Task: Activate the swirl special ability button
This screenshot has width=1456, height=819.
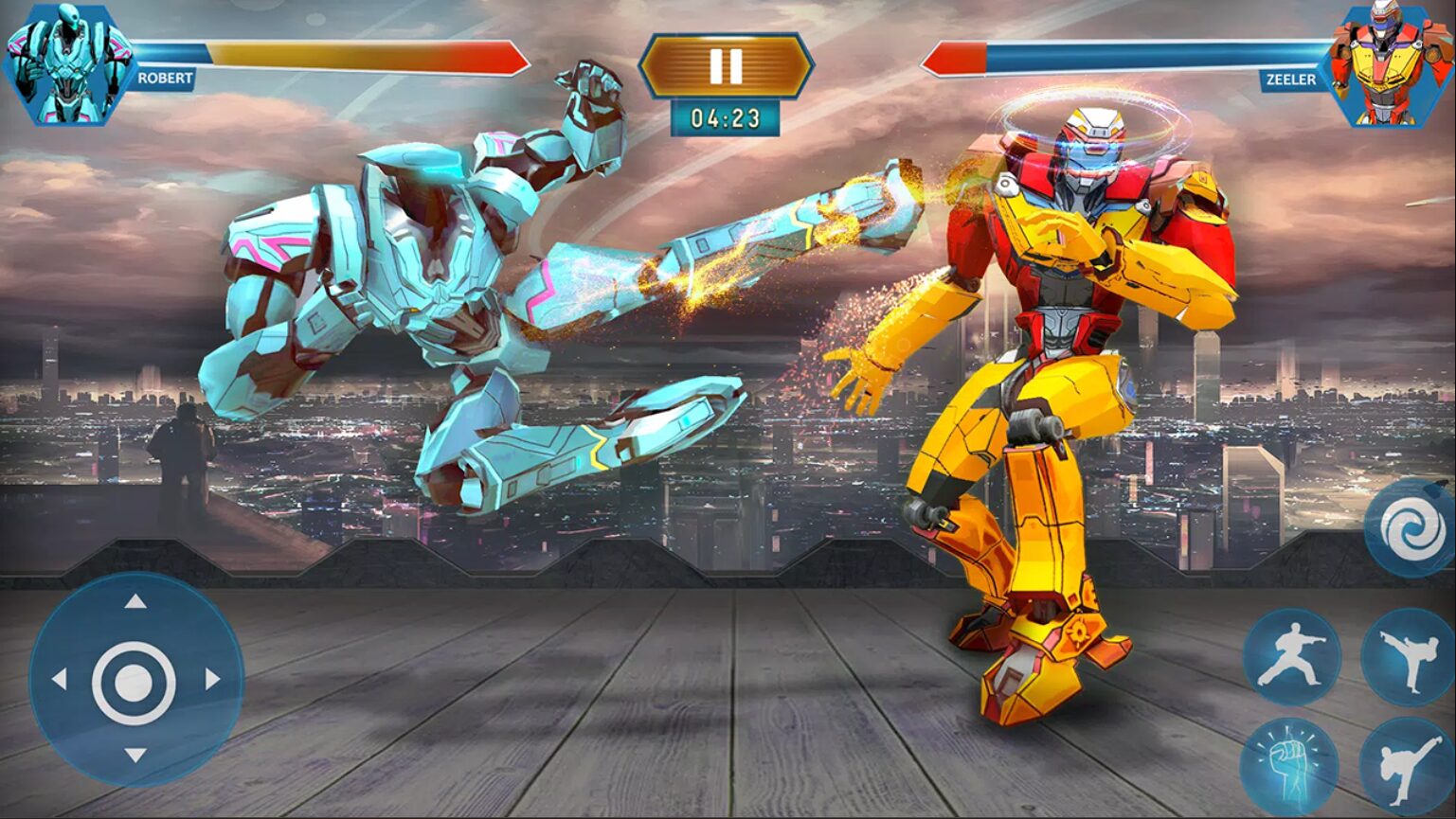Action: [x=1405, y=527]
